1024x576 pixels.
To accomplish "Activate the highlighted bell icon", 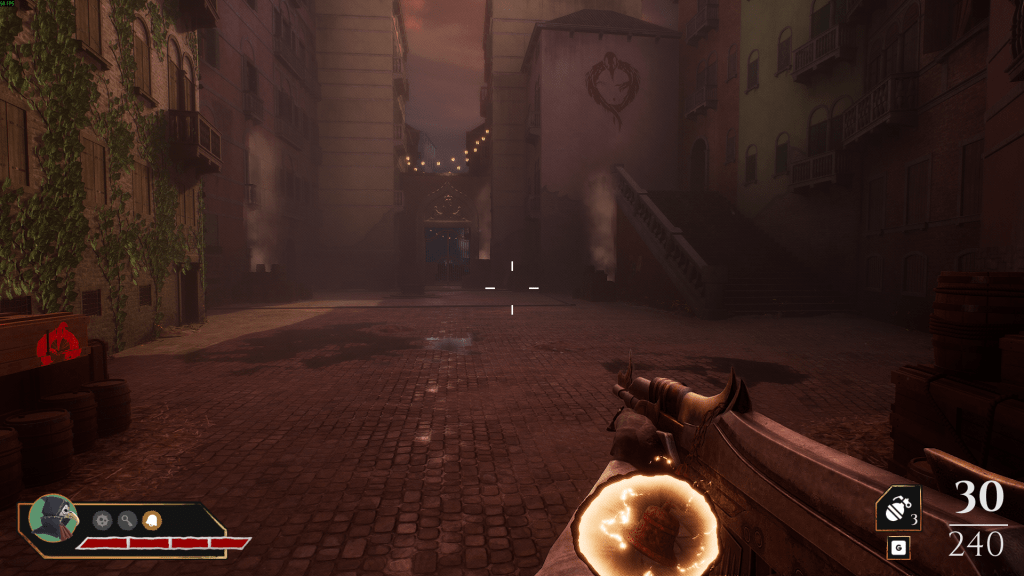I will [x=154, y=520].
